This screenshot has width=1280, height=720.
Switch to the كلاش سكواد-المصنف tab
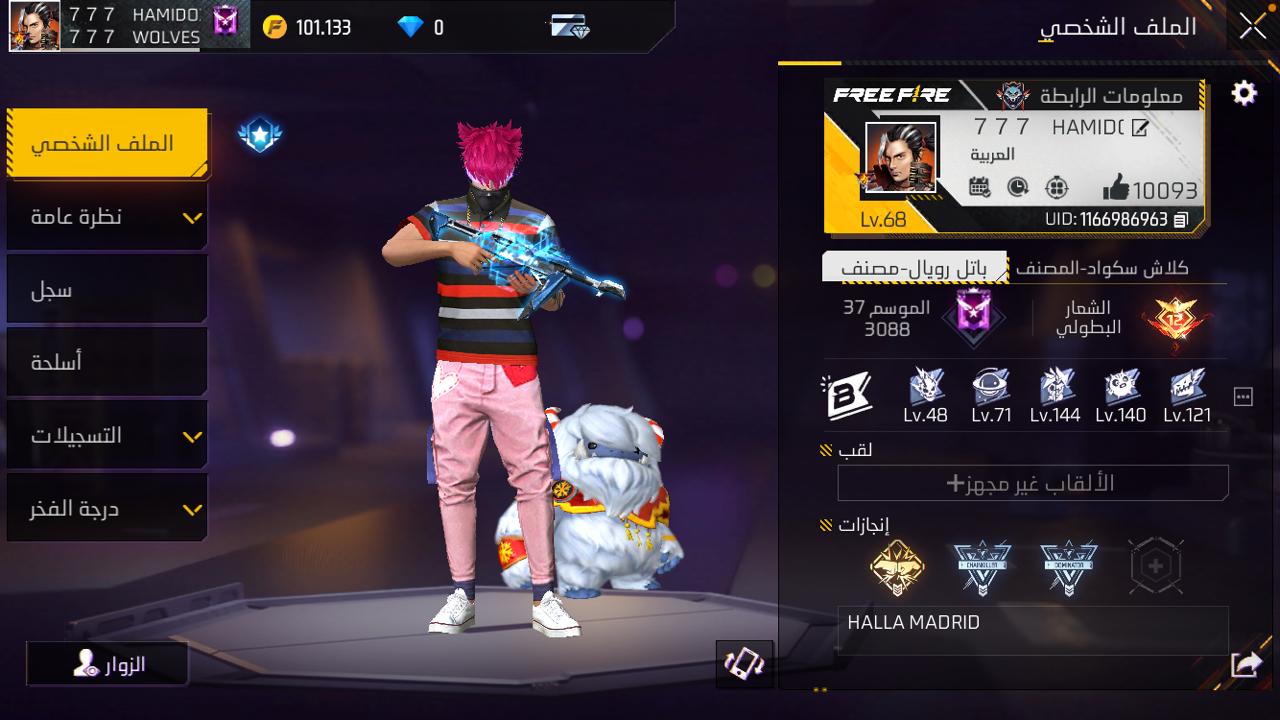[x=1102, y=268]
